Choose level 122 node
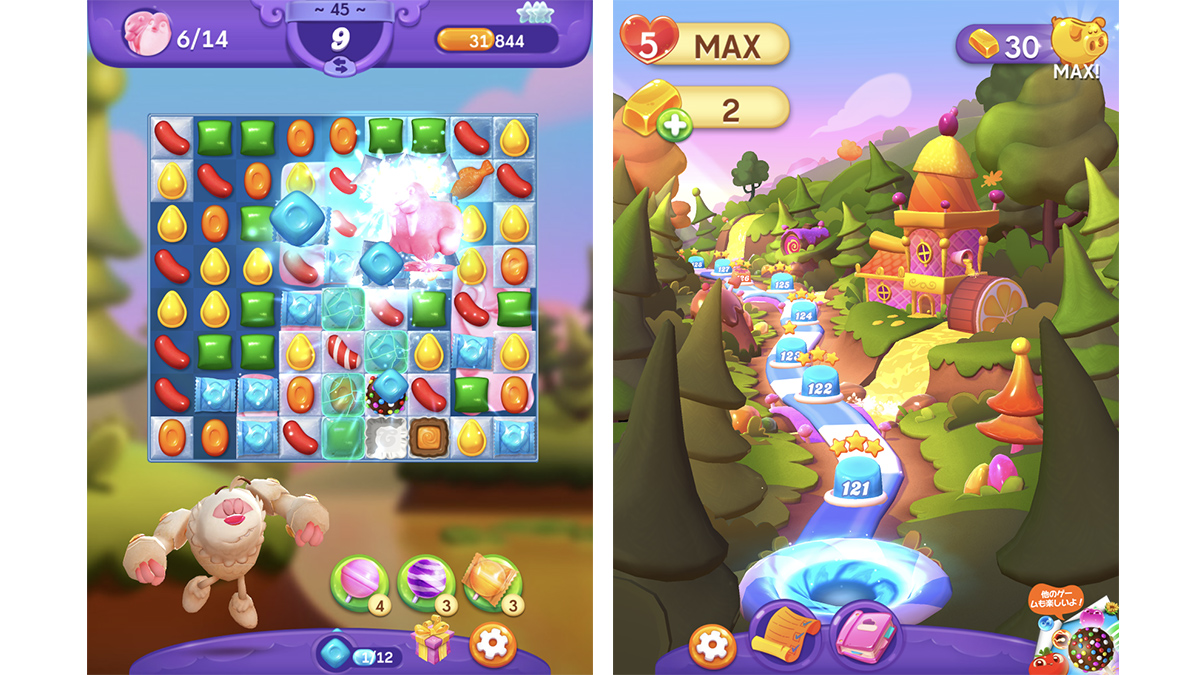Viewport: 1200px width, 675px height. pos(820,385)
